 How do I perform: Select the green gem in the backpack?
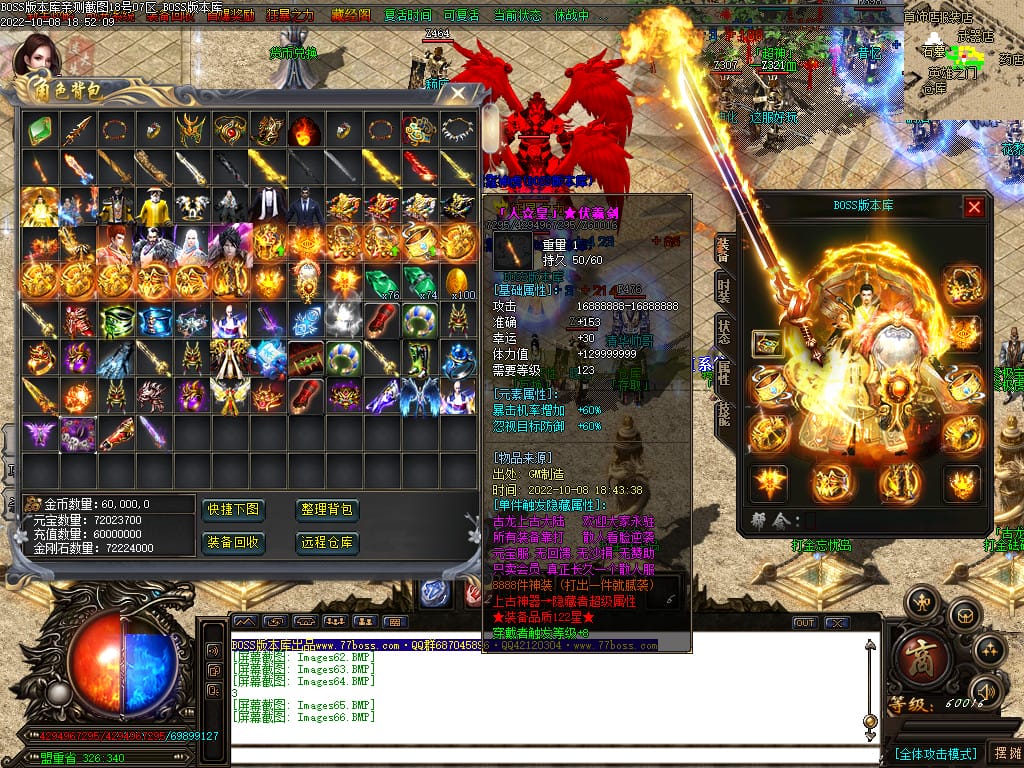[x=40, y=130]
